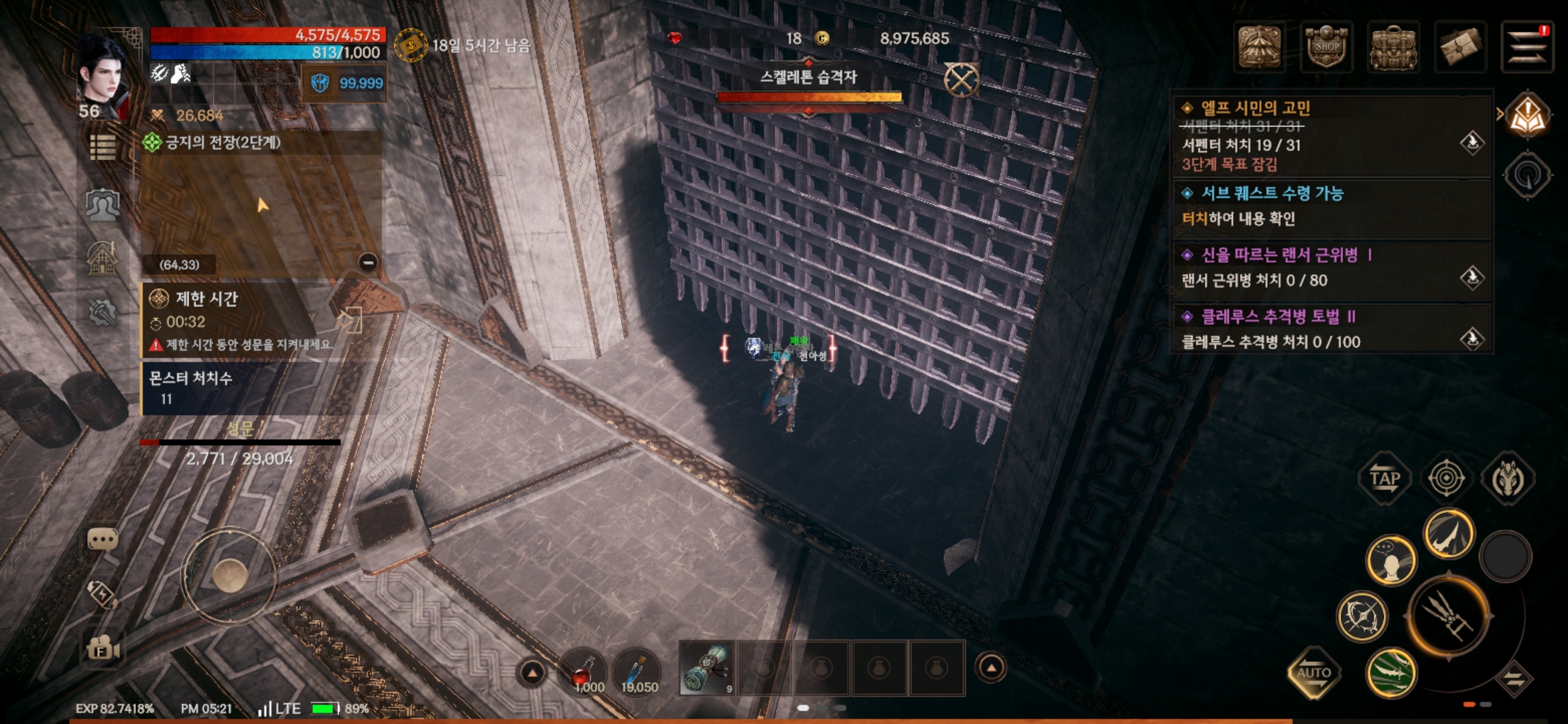Collapse the minimap with minus button
The image size is (1568, 724).
pos(367,262)
